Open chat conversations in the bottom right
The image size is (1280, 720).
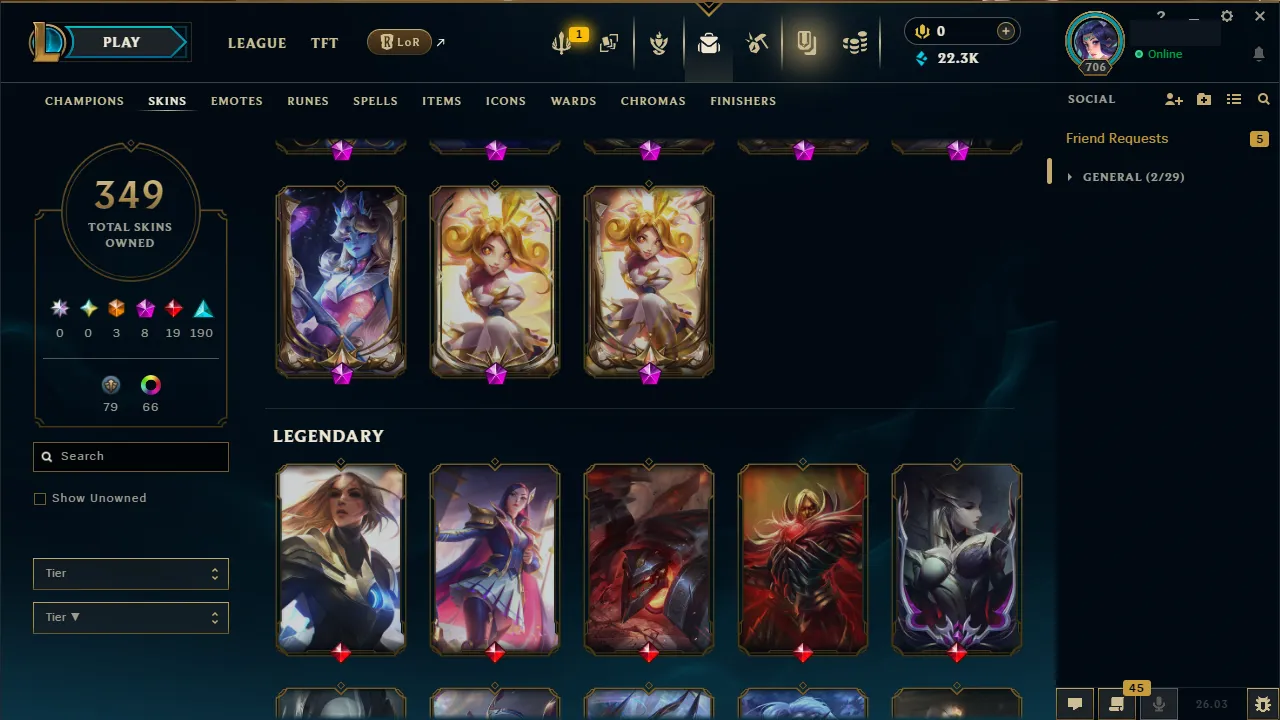tap(1074, 703)
